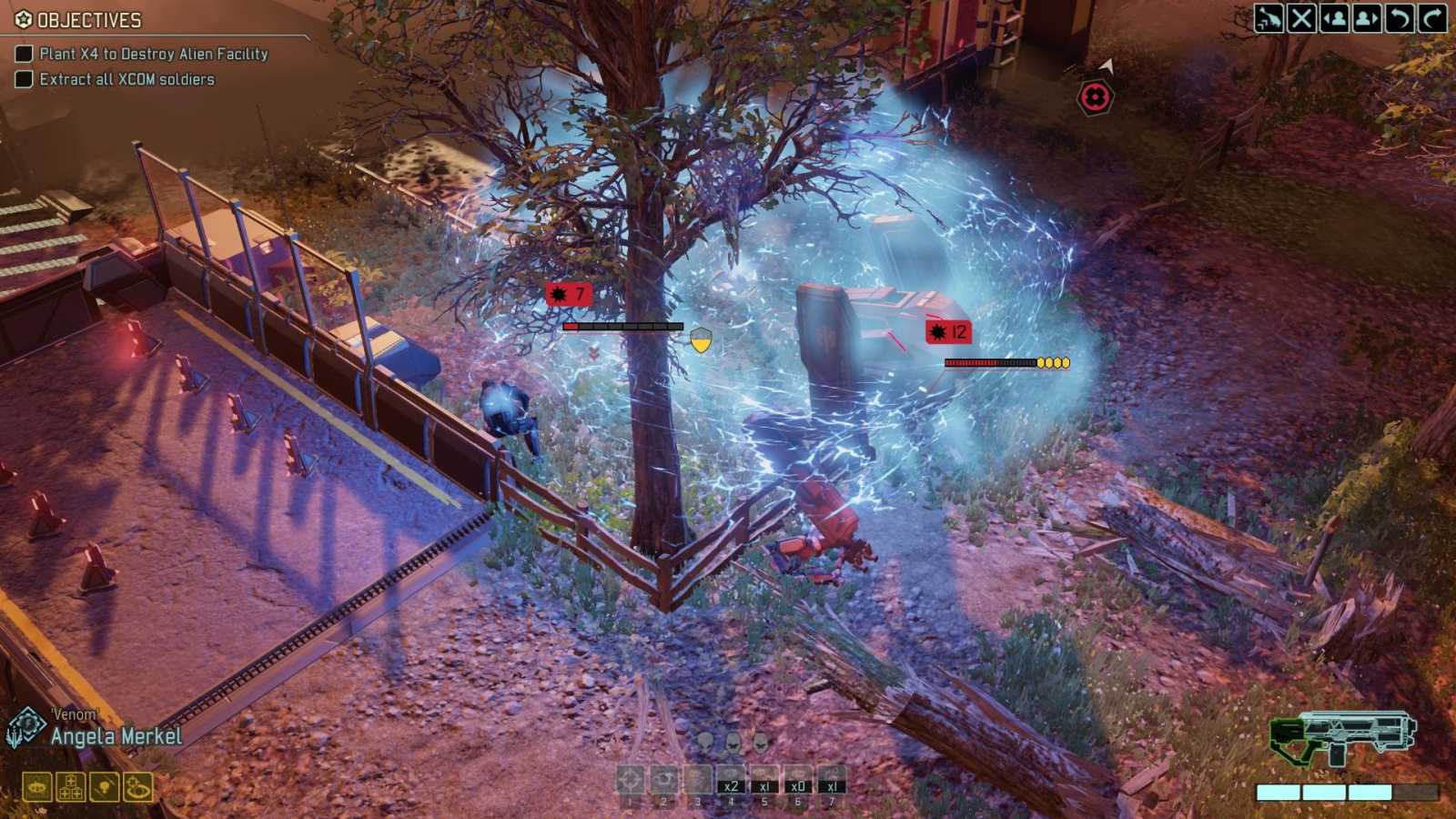Cancel the current action with the X button
Viewport: 1456px width, 819px height.
pyautogui.click(x=1301, y=18)
